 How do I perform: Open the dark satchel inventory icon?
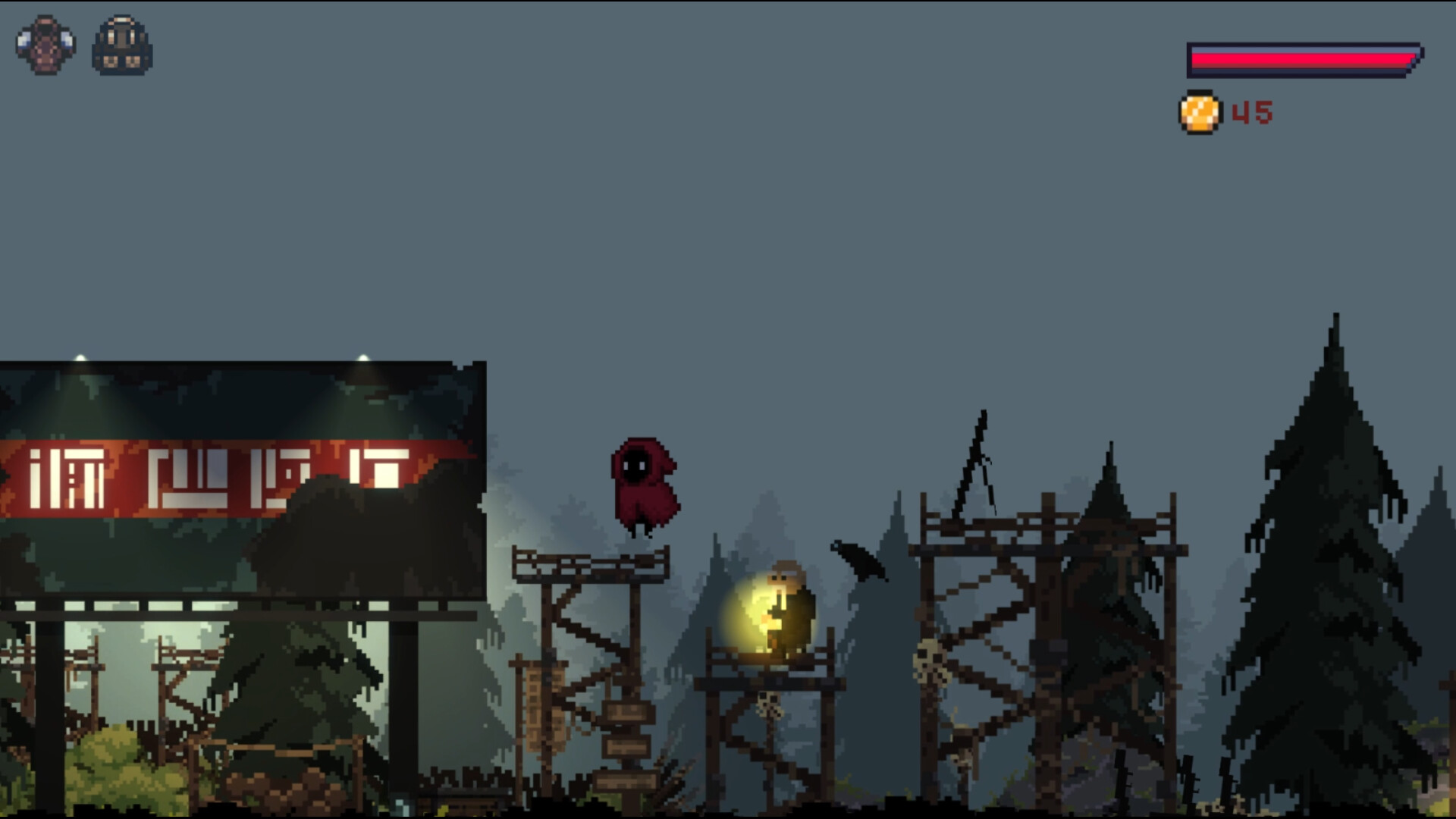[x=121, y=47]
